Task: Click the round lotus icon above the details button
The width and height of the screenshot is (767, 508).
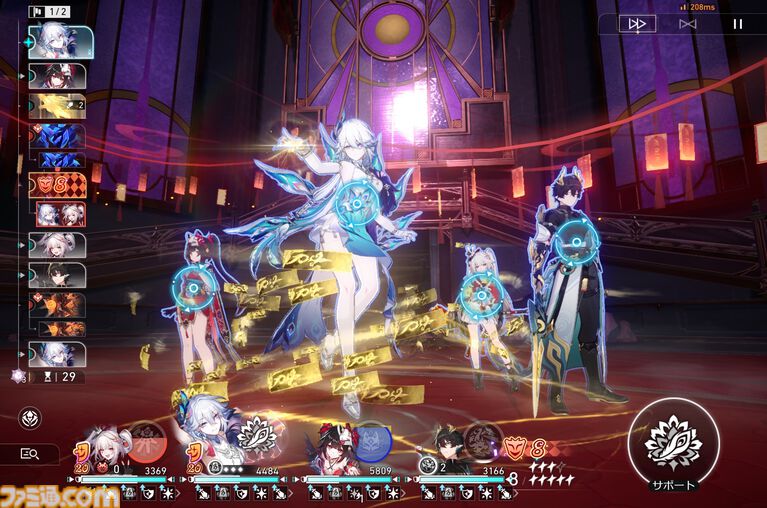Action: click(30, 417)
